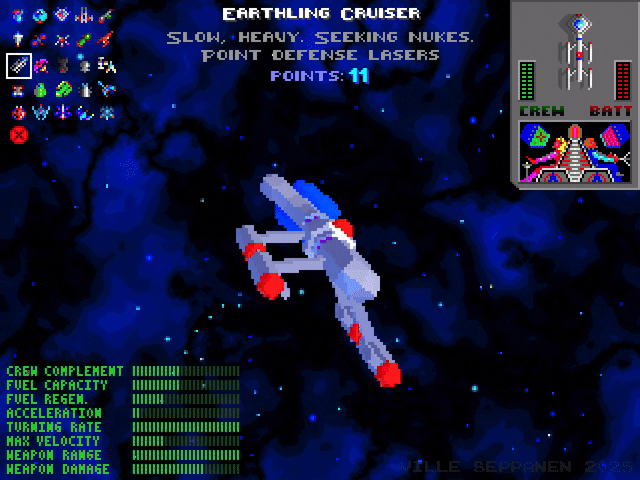Pick the light blue winged ship icon
This screenshot has height=480, width=640.
pyautogui.click(x=40, y=111)
